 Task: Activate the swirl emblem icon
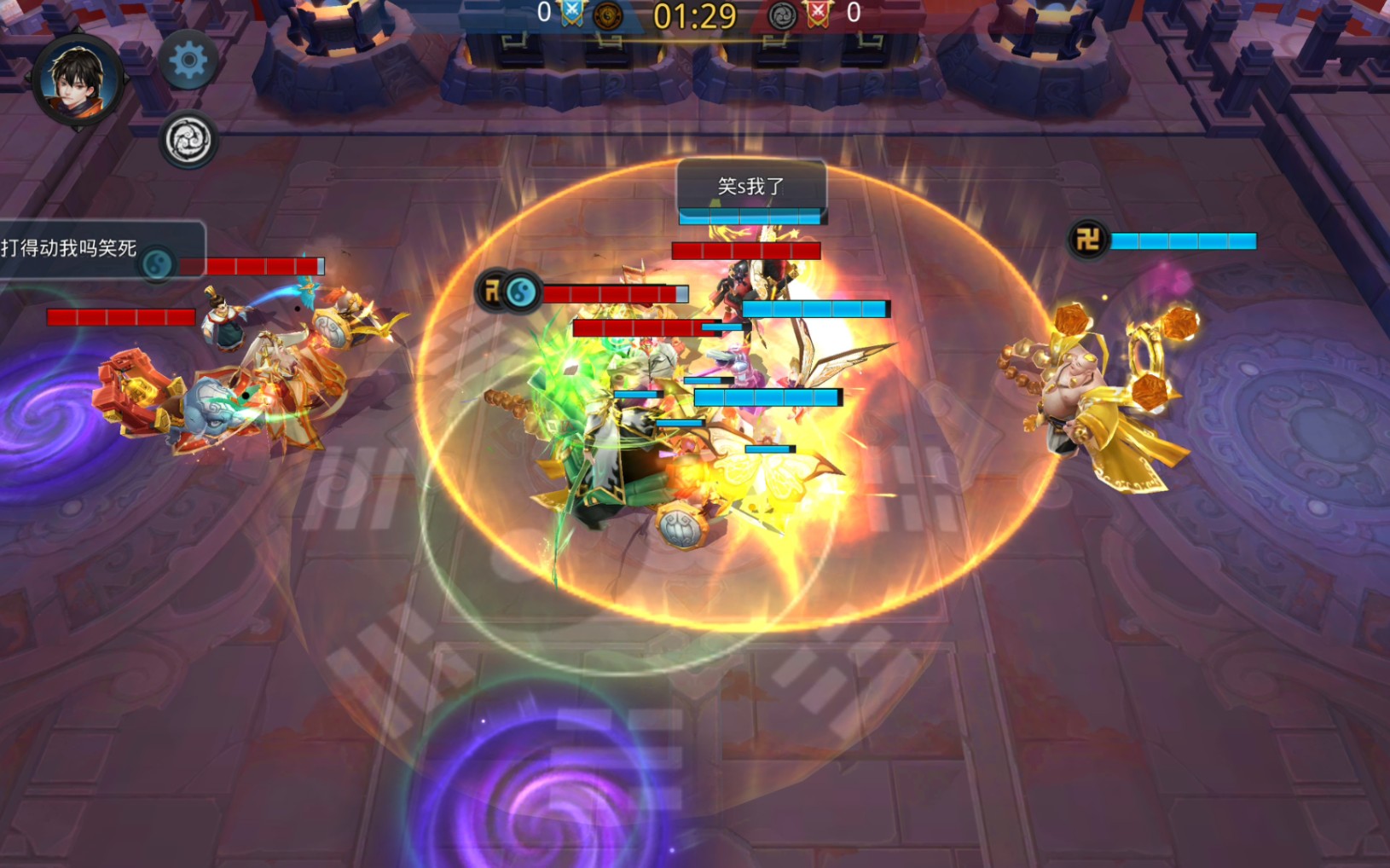pyautogui.click(x=188, y=141)
